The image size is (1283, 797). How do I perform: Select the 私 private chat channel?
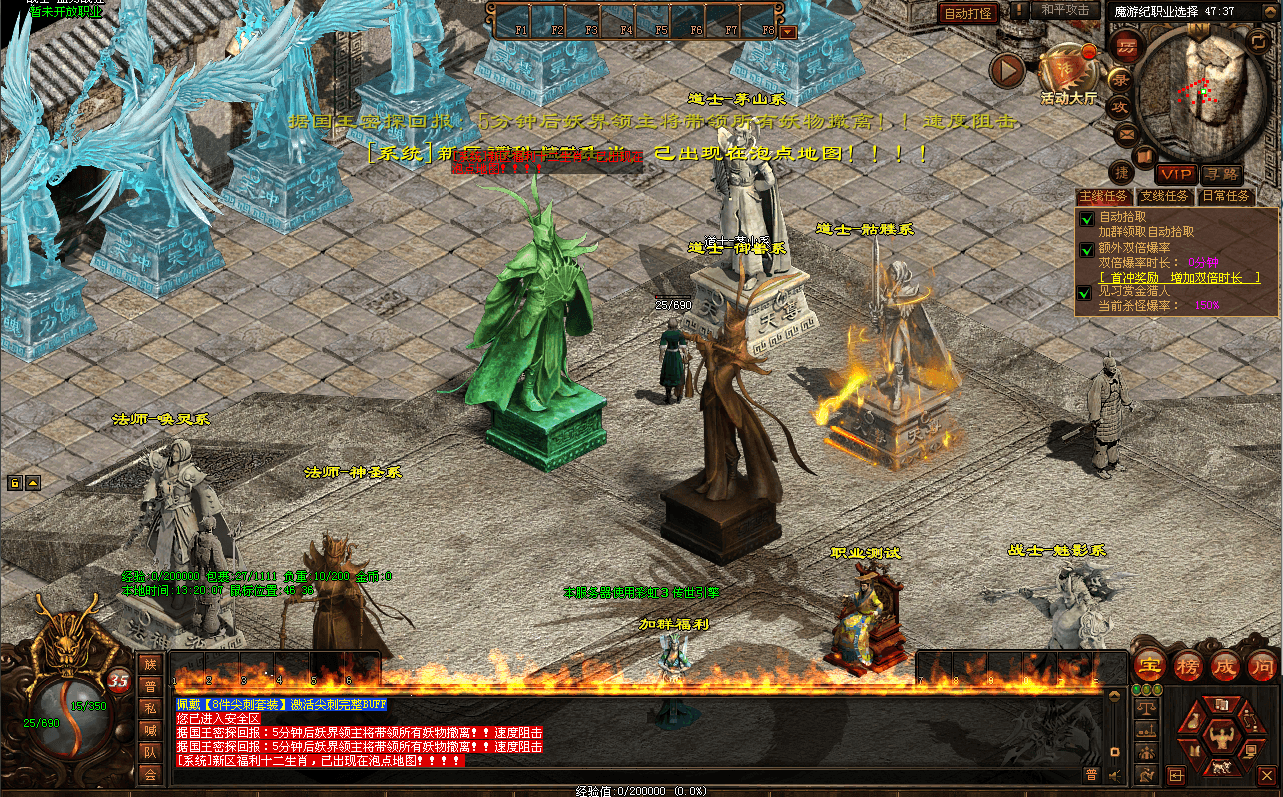pos(150,708)
